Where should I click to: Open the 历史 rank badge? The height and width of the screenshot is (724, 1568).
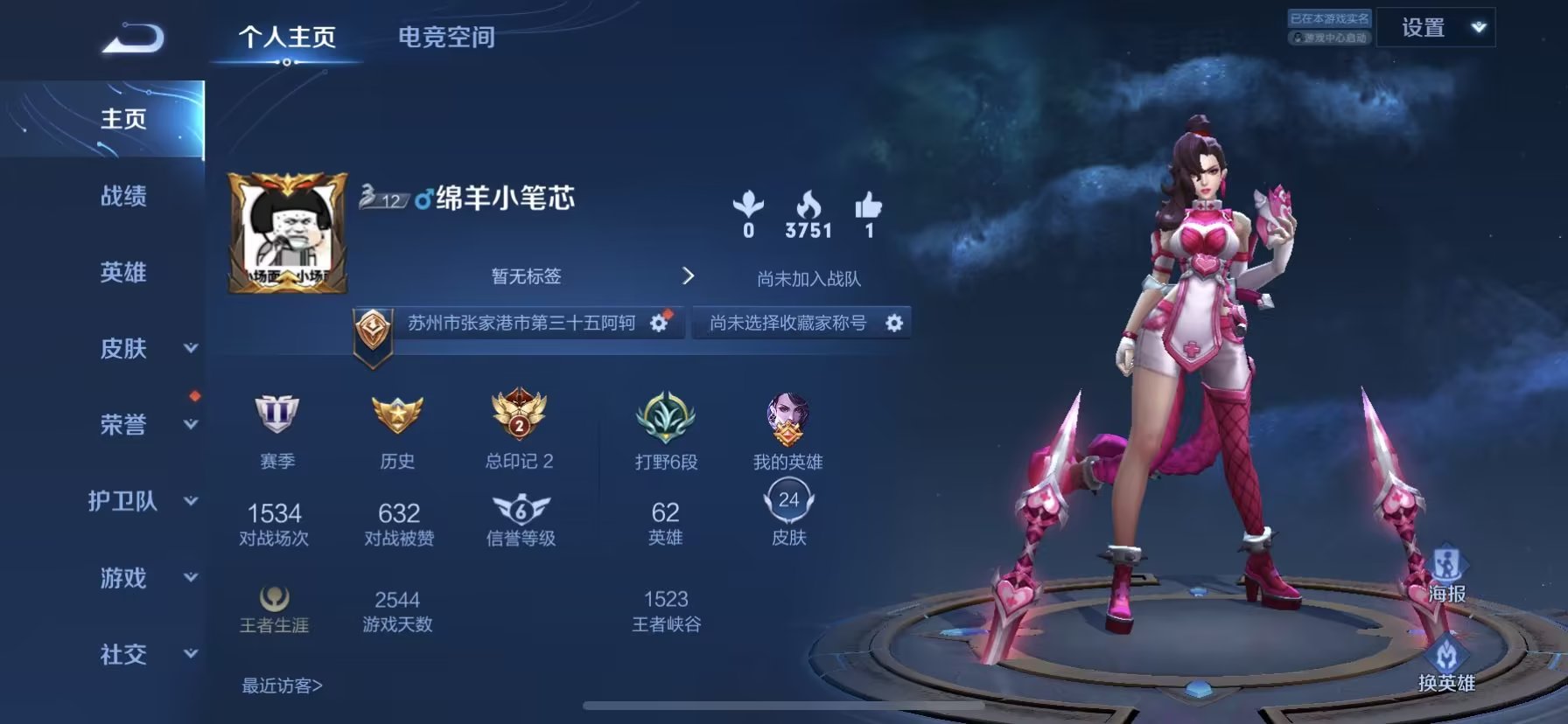(x=397, y=414)
